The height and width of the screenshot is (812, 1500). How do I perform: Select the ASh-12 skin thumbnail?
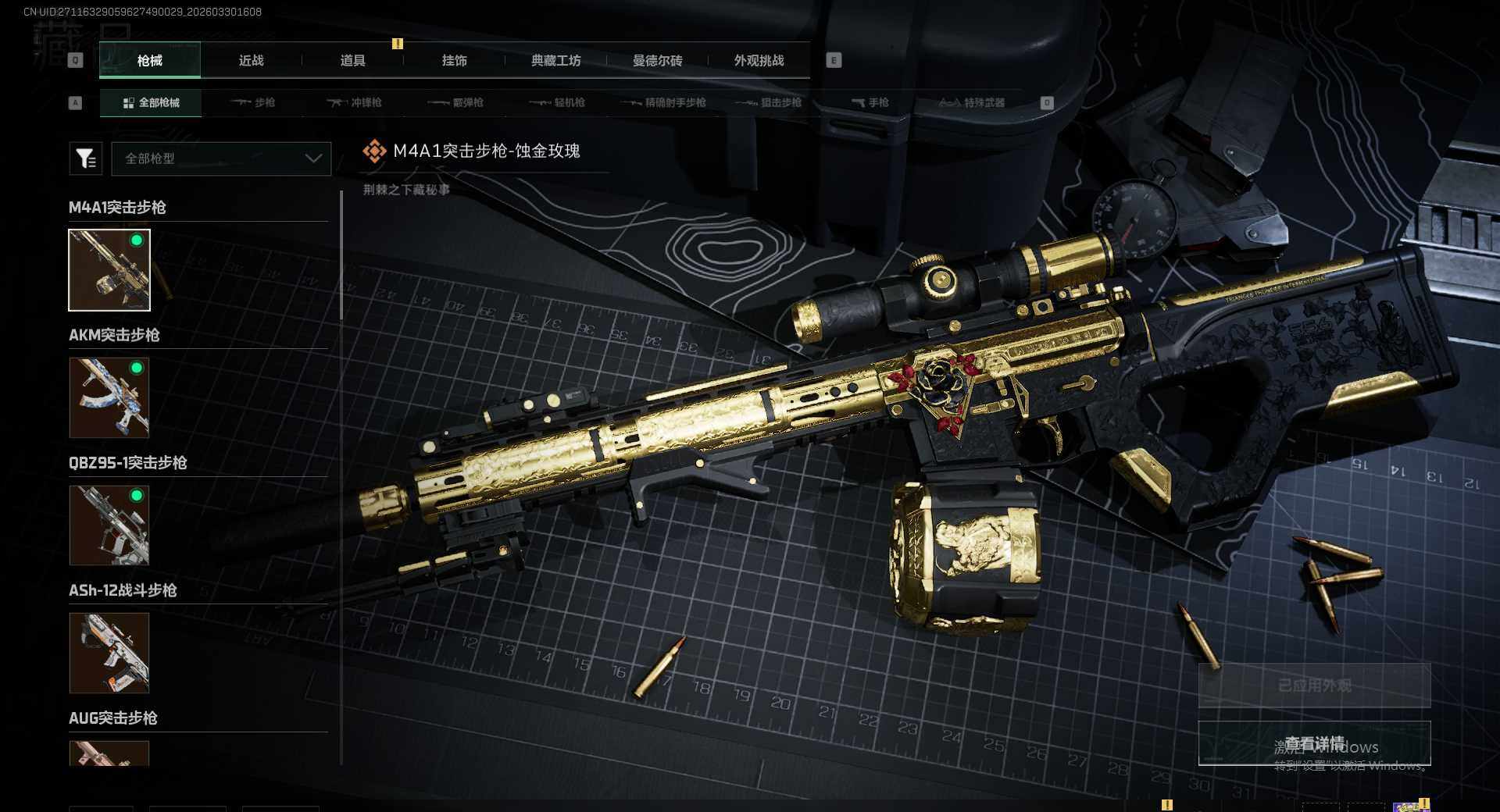pyautogui.click(x=109, y=653)
